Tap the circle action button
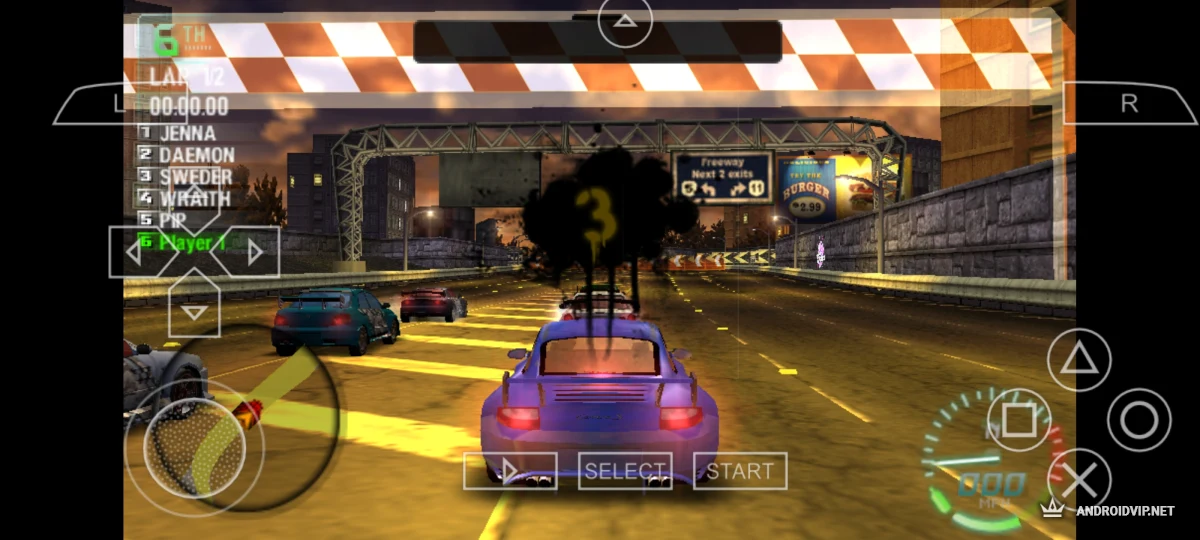The image size is (1200, 540). click(1138, 420)
